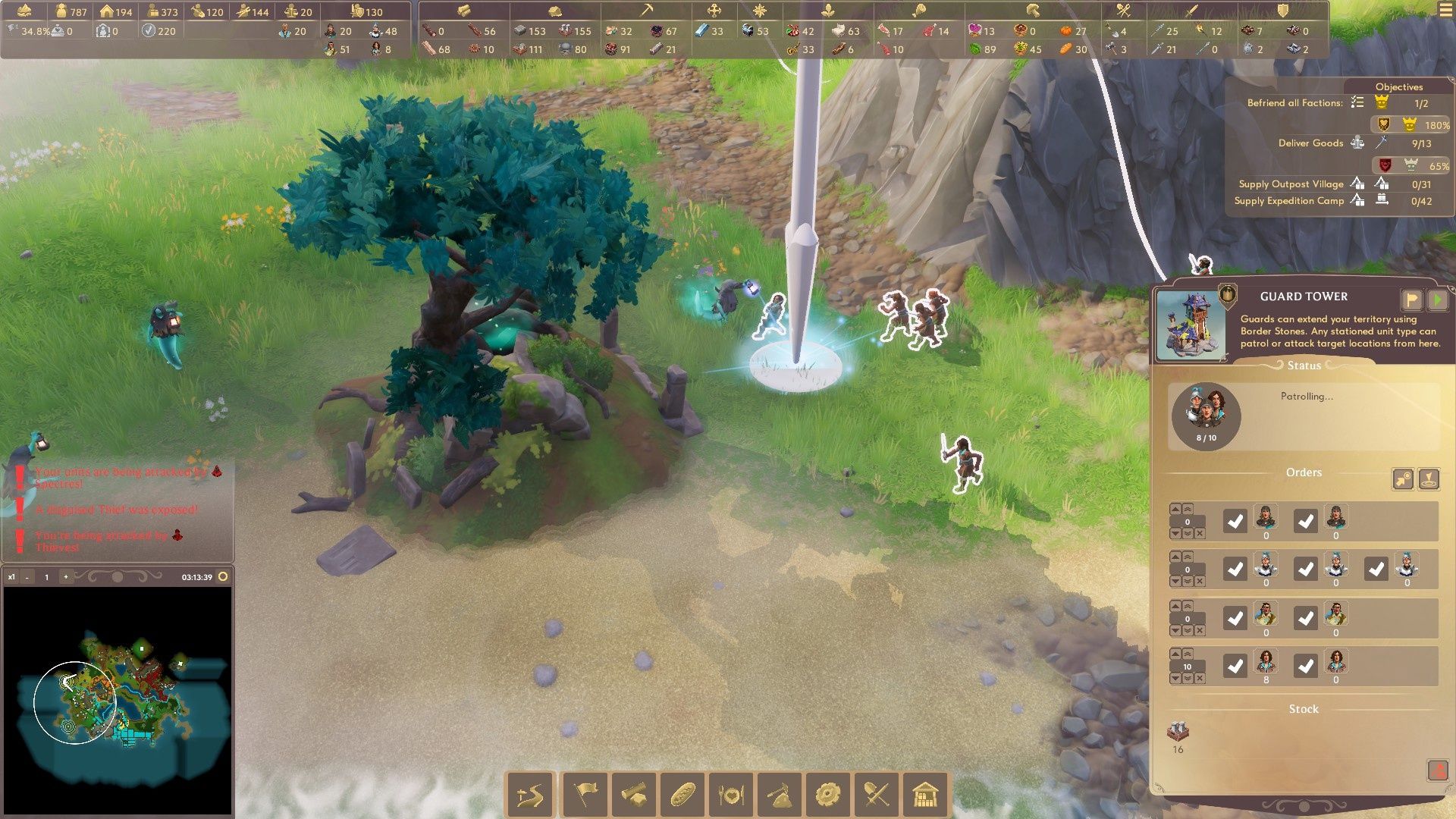Image resolution: width=1456 pixels, height=819 pixels.
Task: Decrease game speed with the minus button
Action: point(27,577)
